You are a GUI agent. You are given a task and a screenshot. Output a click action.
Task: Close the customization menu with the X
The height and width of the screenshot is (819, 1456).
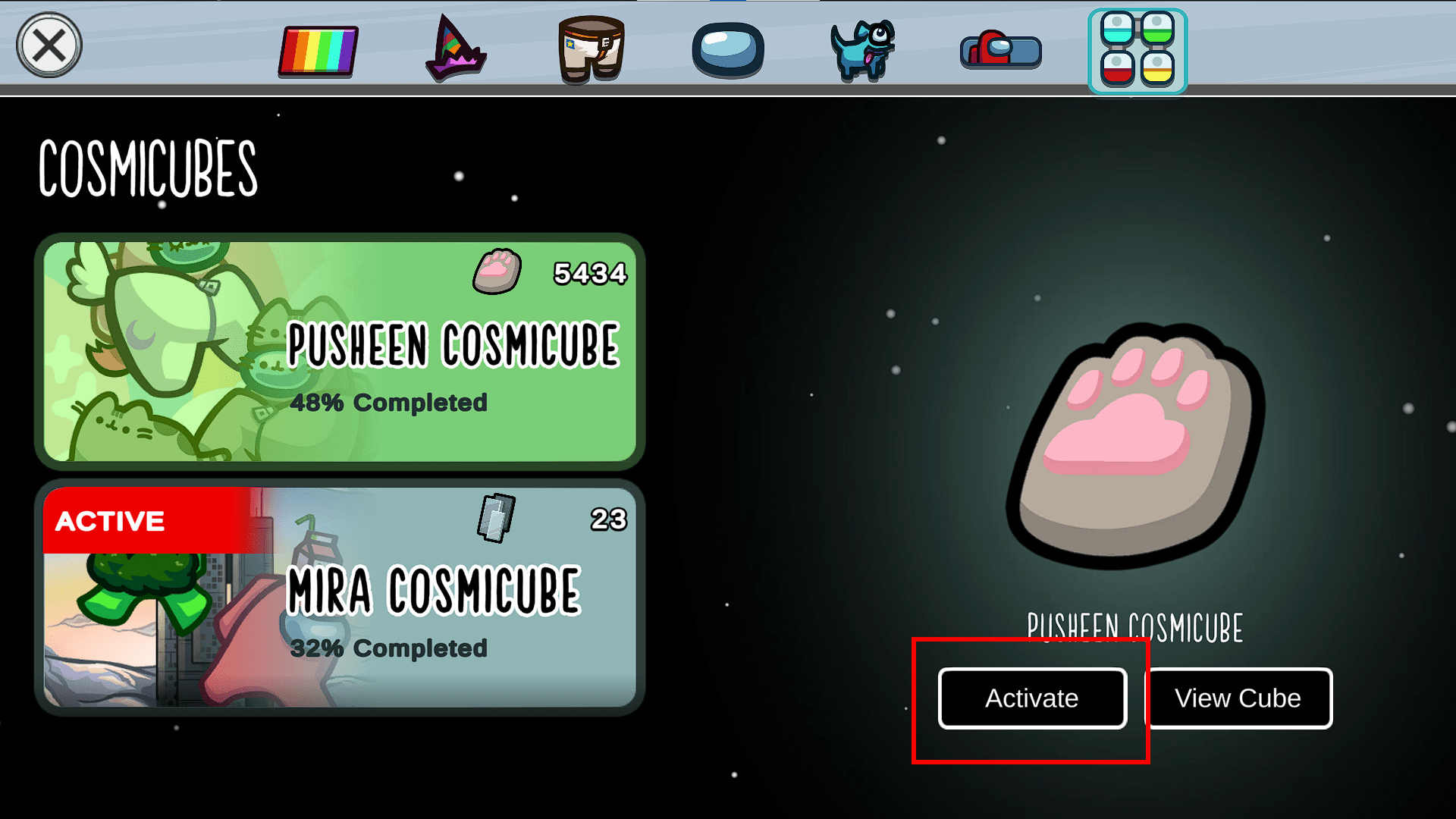(48, 45)
